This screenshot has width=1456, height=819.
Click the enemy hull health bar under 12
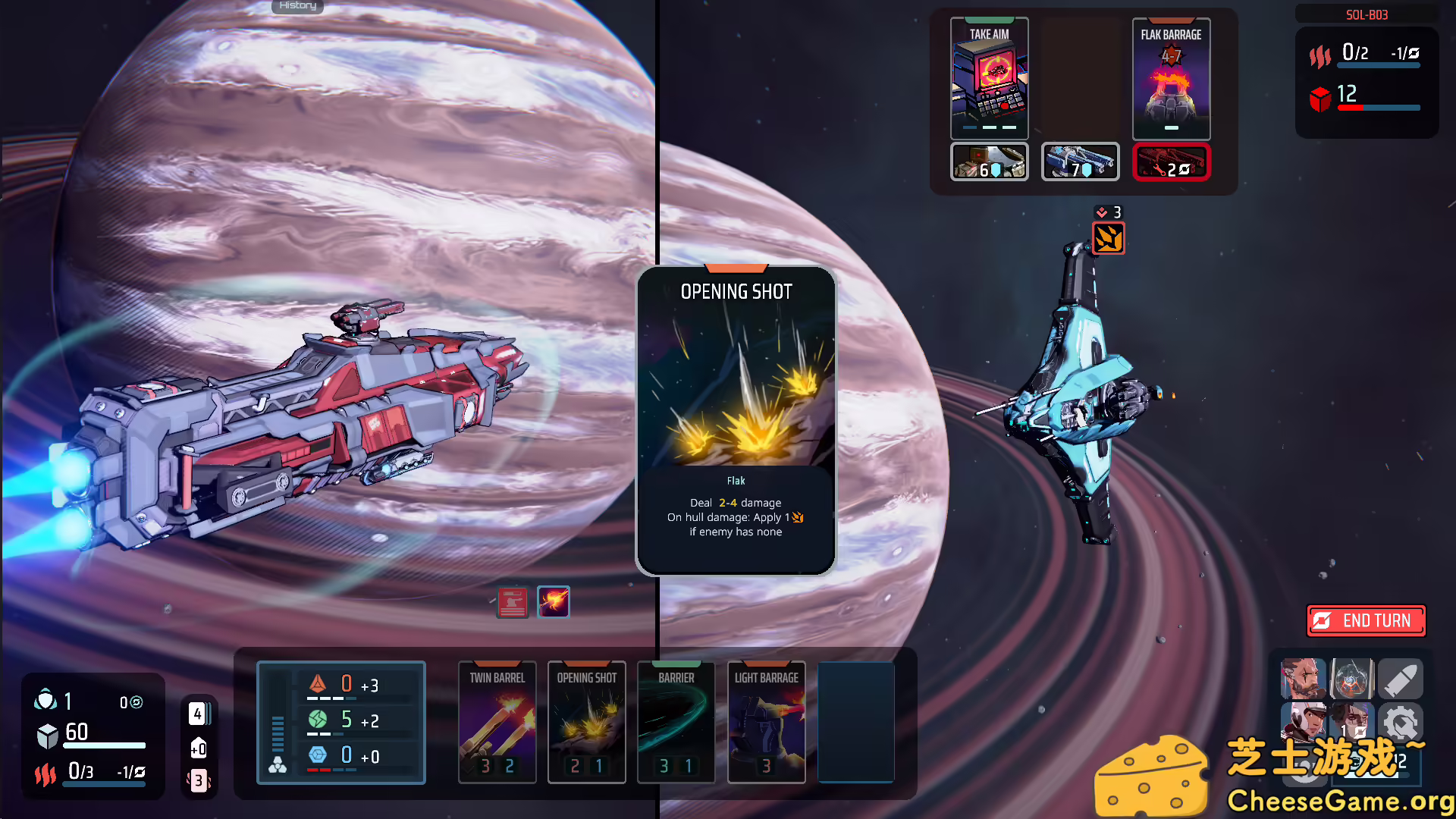pos(1380,107)
